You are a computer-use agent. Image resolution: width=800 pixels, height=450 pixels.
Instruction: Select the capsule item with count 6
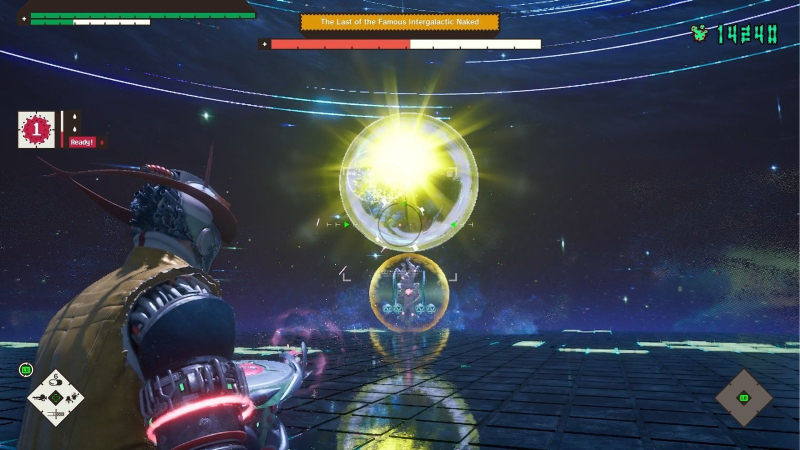click(56, 380)
